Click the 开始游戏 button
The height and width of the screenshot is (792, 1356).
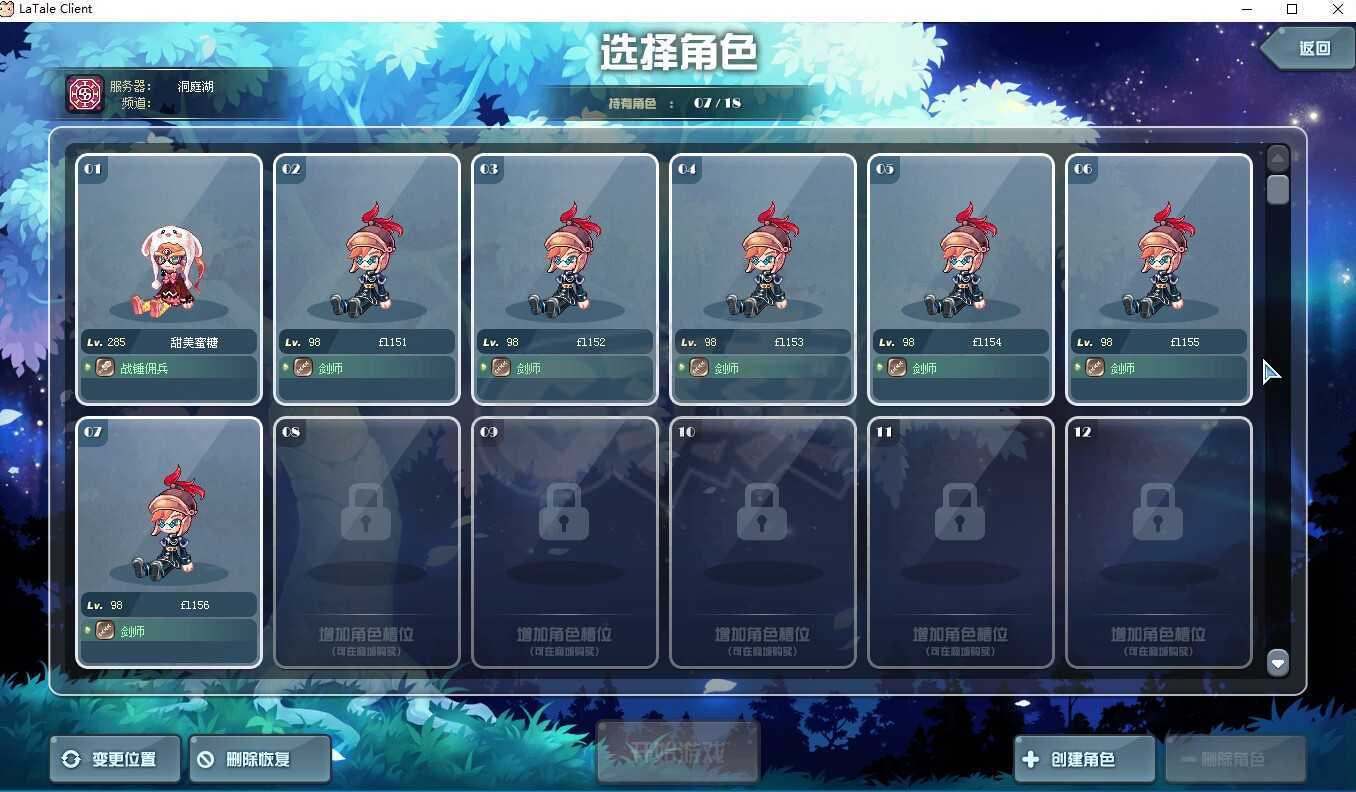coord(678,751)
